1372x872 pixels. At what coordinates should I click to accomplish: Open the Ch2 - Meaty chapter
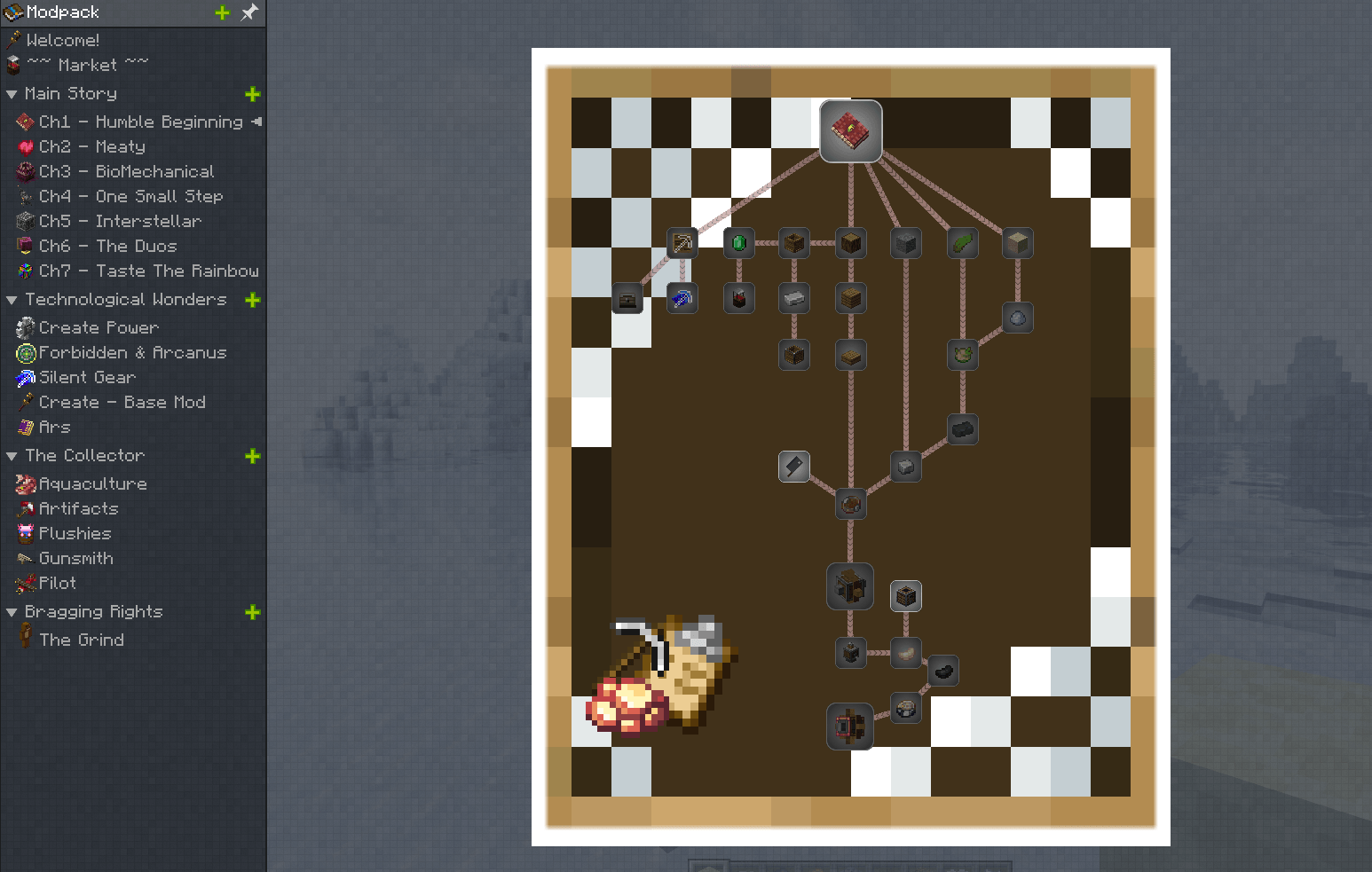[92, 146]
